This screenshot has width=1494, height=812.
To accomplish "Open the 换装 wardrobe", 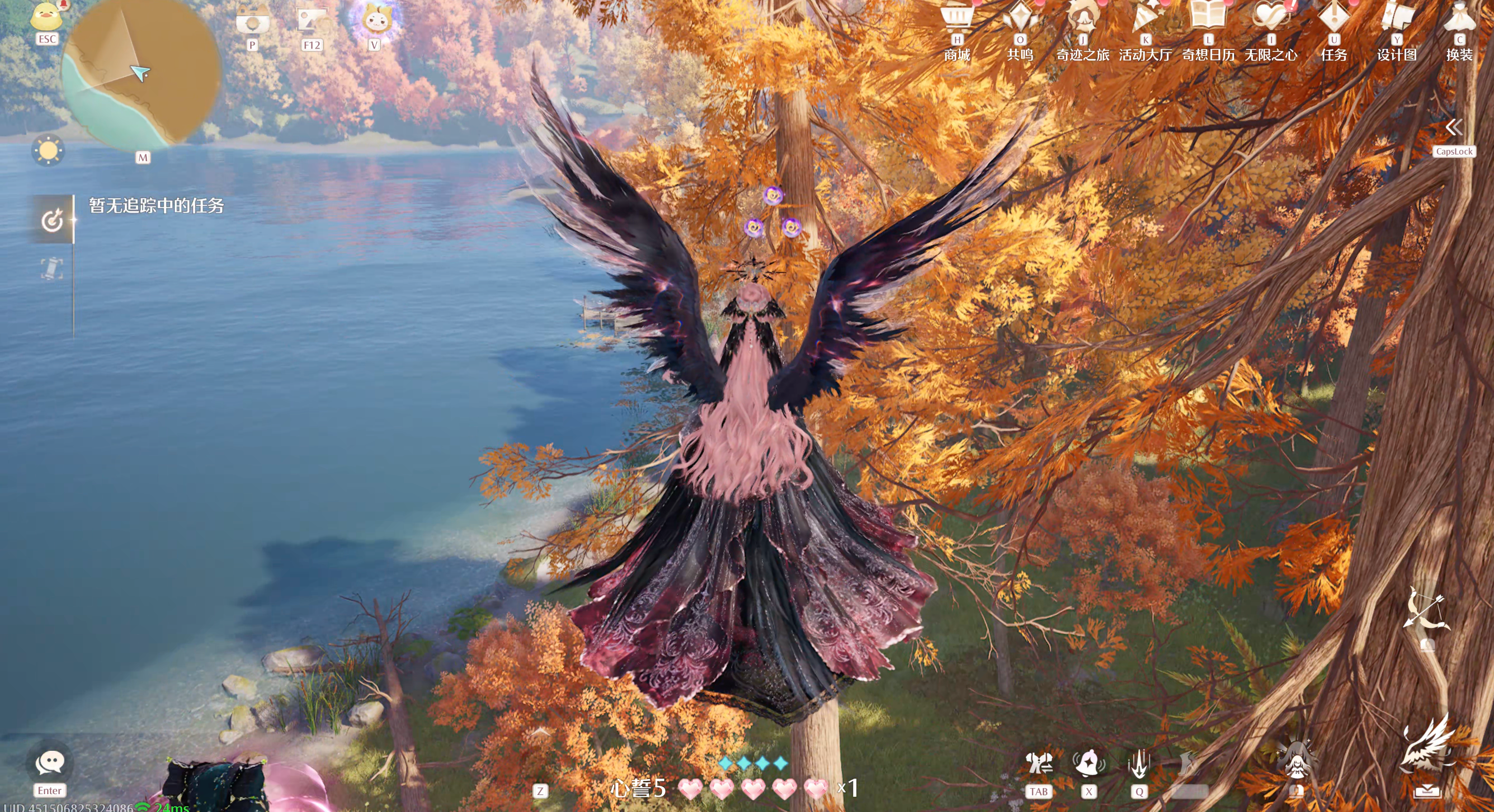I will point(1459,17).
